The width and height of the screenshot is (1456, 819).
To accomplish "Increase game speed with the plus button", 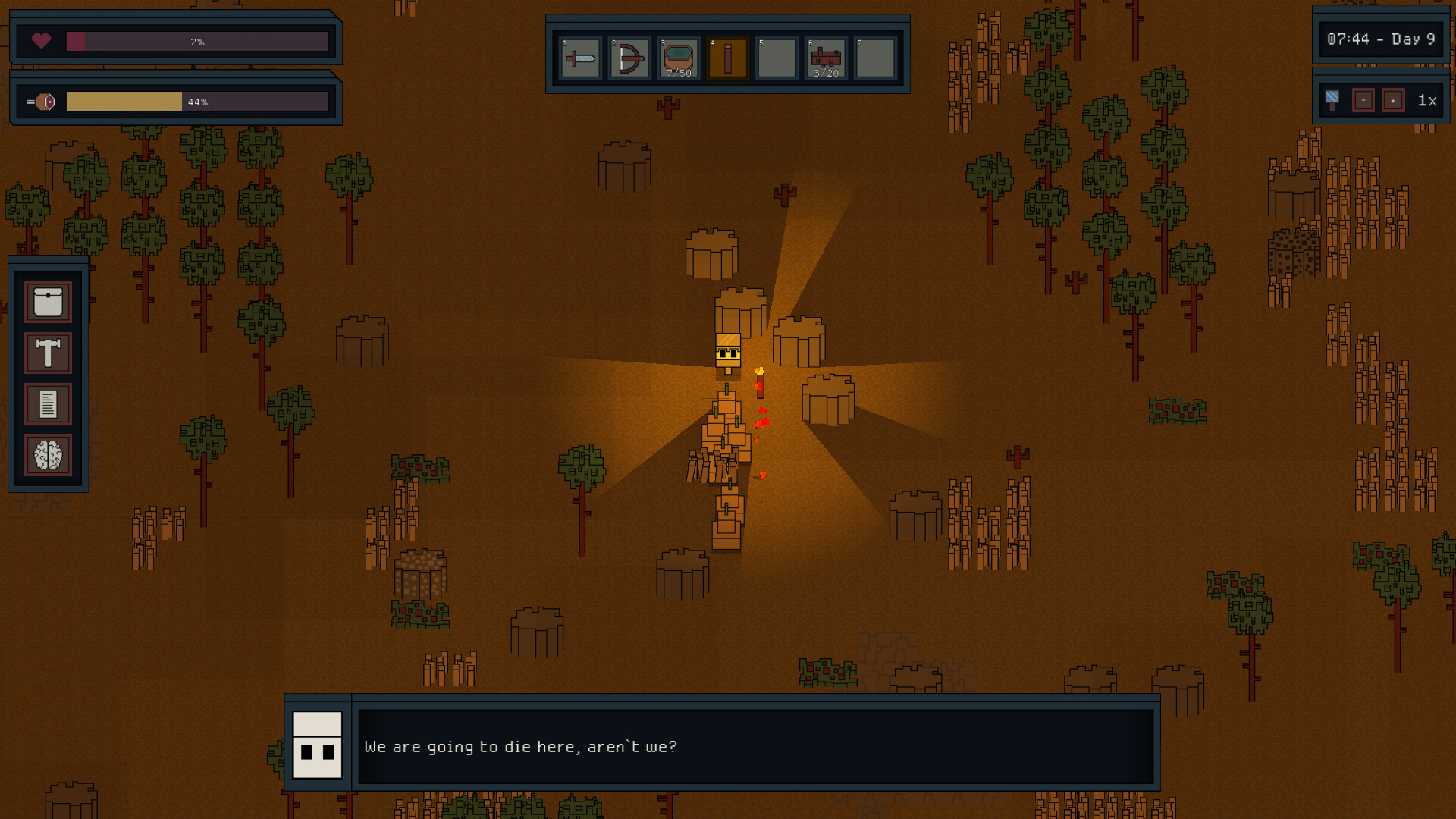I will [x=1394, y=99].
